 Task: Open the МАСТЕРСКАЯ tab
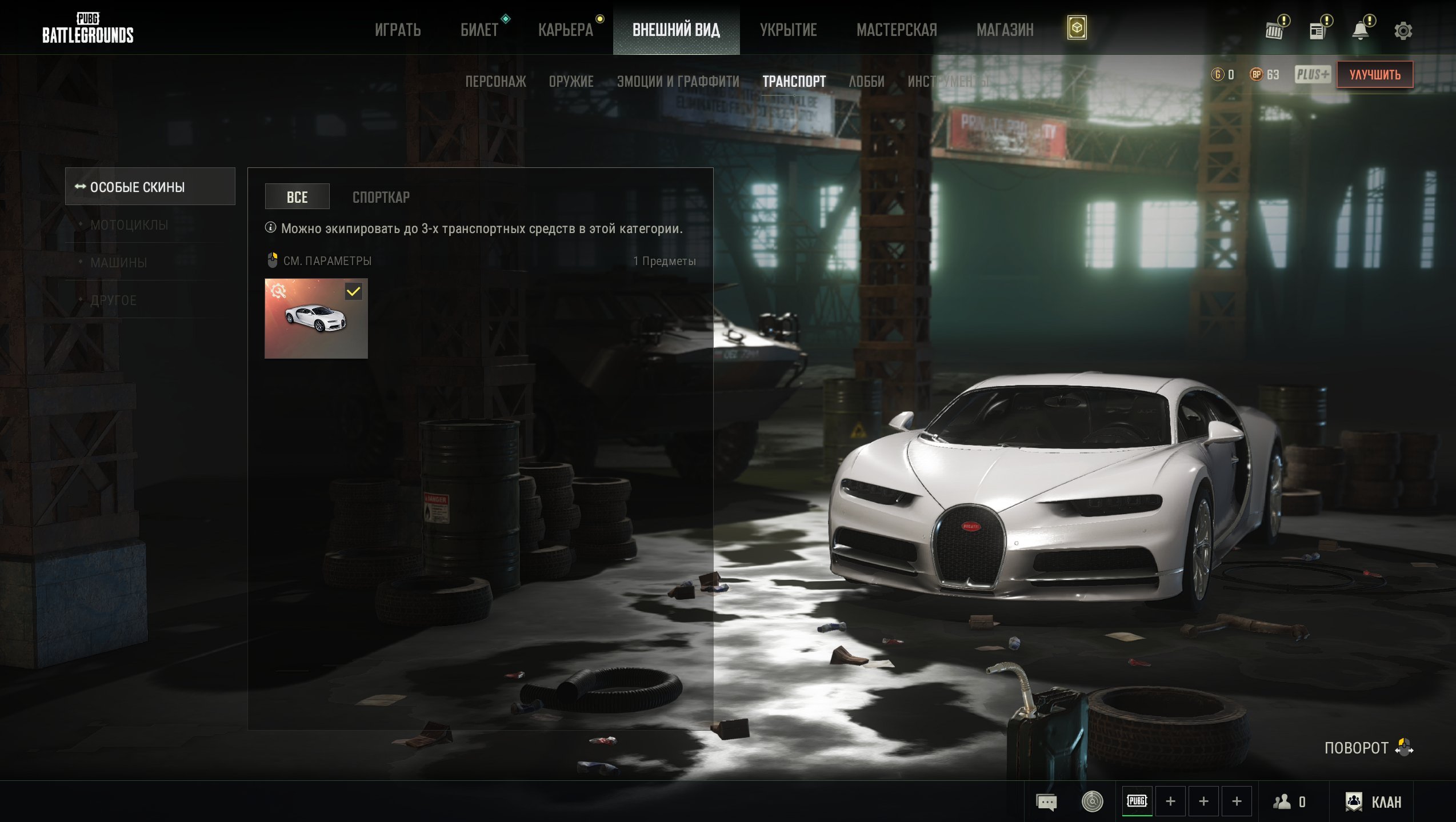[897, 30]
